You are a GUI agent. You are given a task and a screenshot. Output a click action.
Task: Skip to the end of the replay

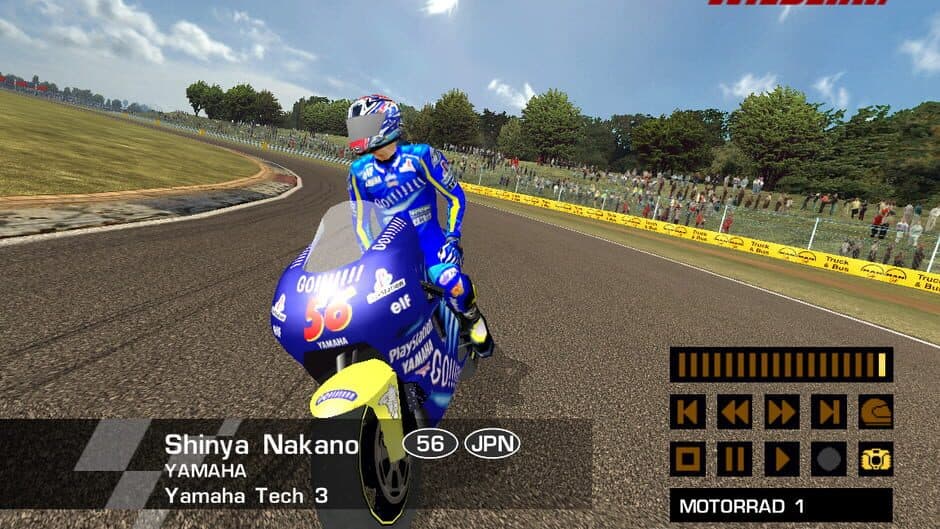click(x=828, y=411)
